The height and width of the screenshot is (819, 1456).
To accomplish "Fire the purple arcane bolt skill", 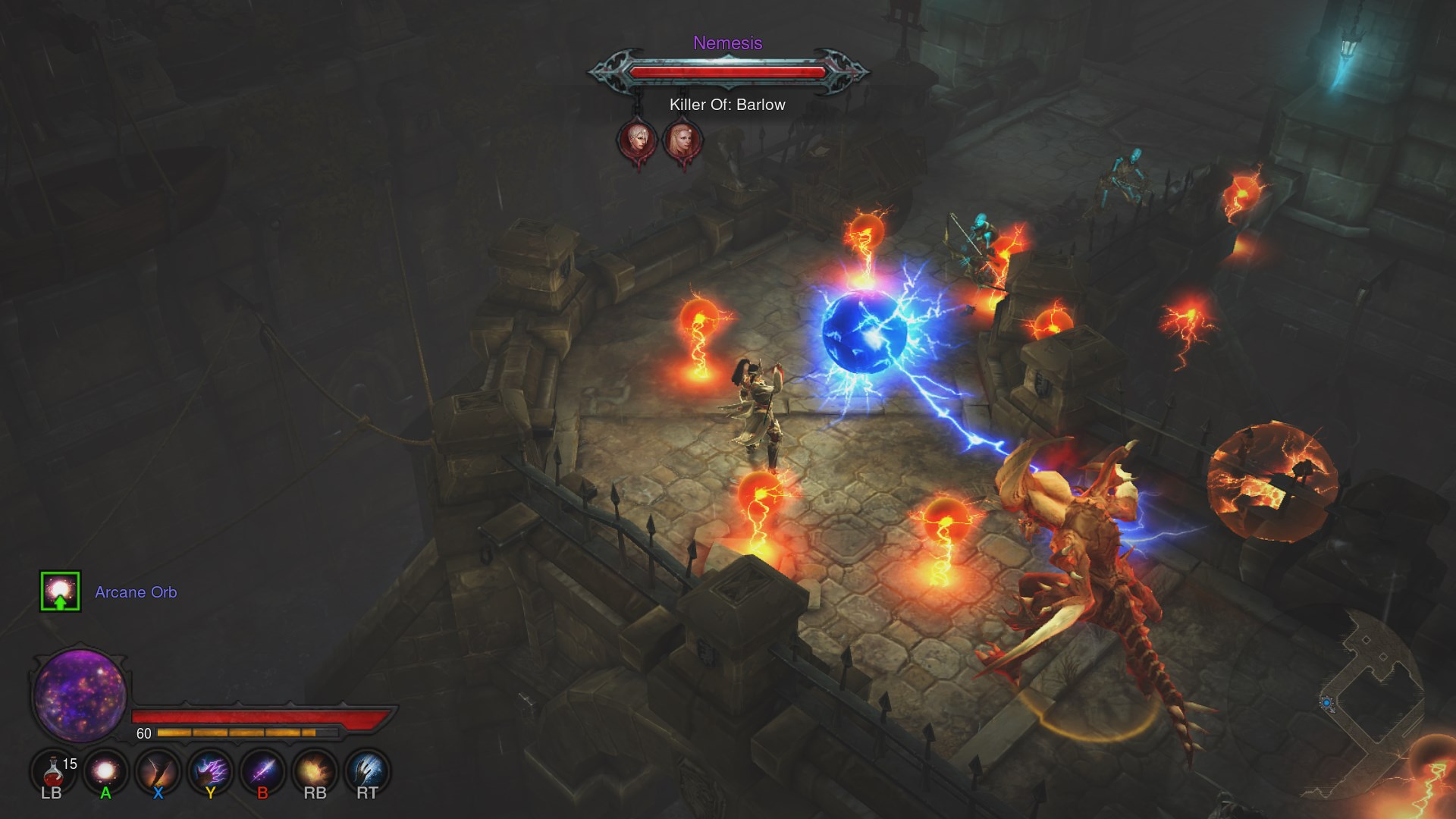I will (x=262, y=771).
